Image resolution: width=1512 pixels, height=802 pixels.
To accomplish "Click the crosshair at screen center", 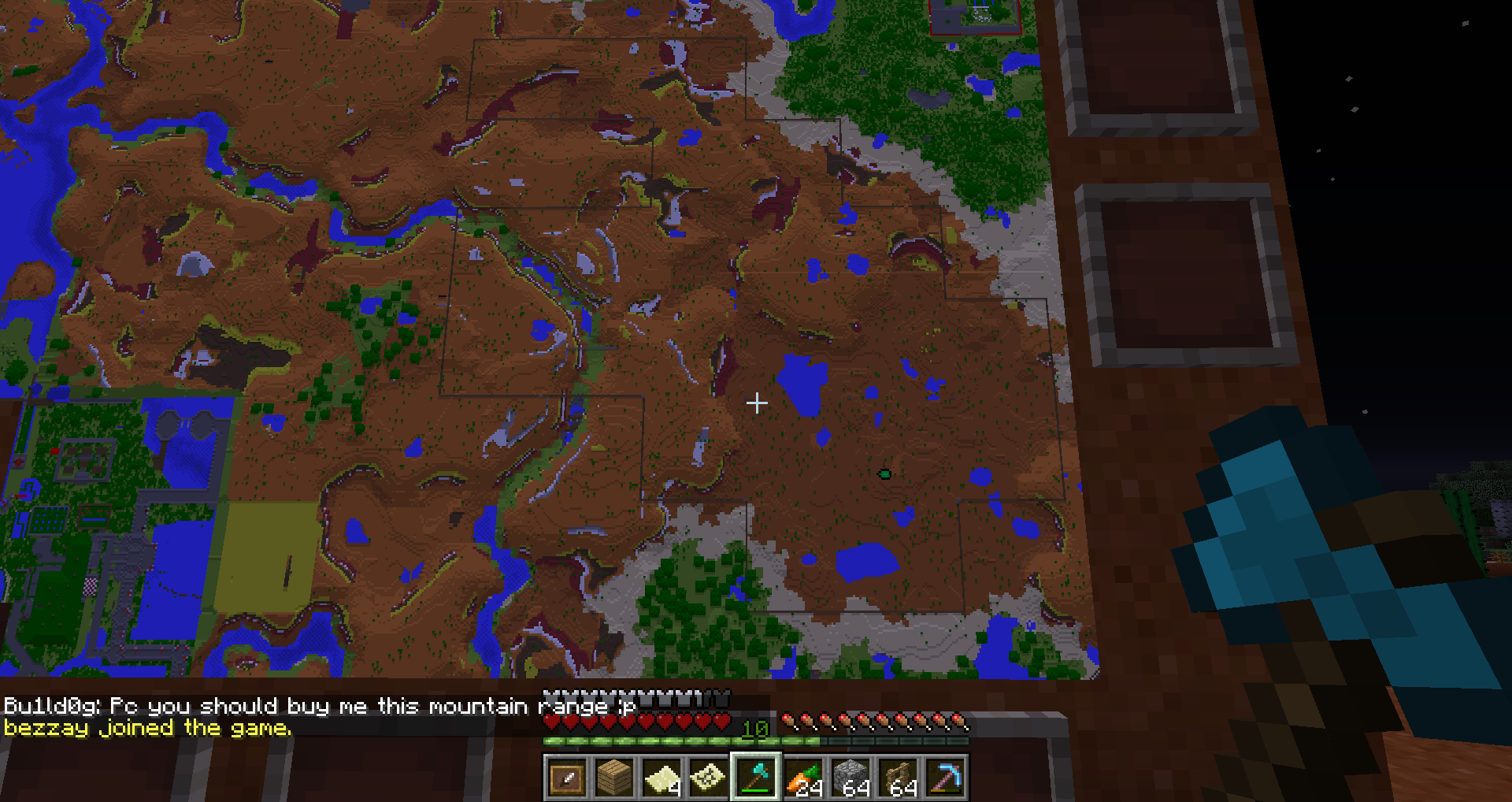I will coord(756,403).
